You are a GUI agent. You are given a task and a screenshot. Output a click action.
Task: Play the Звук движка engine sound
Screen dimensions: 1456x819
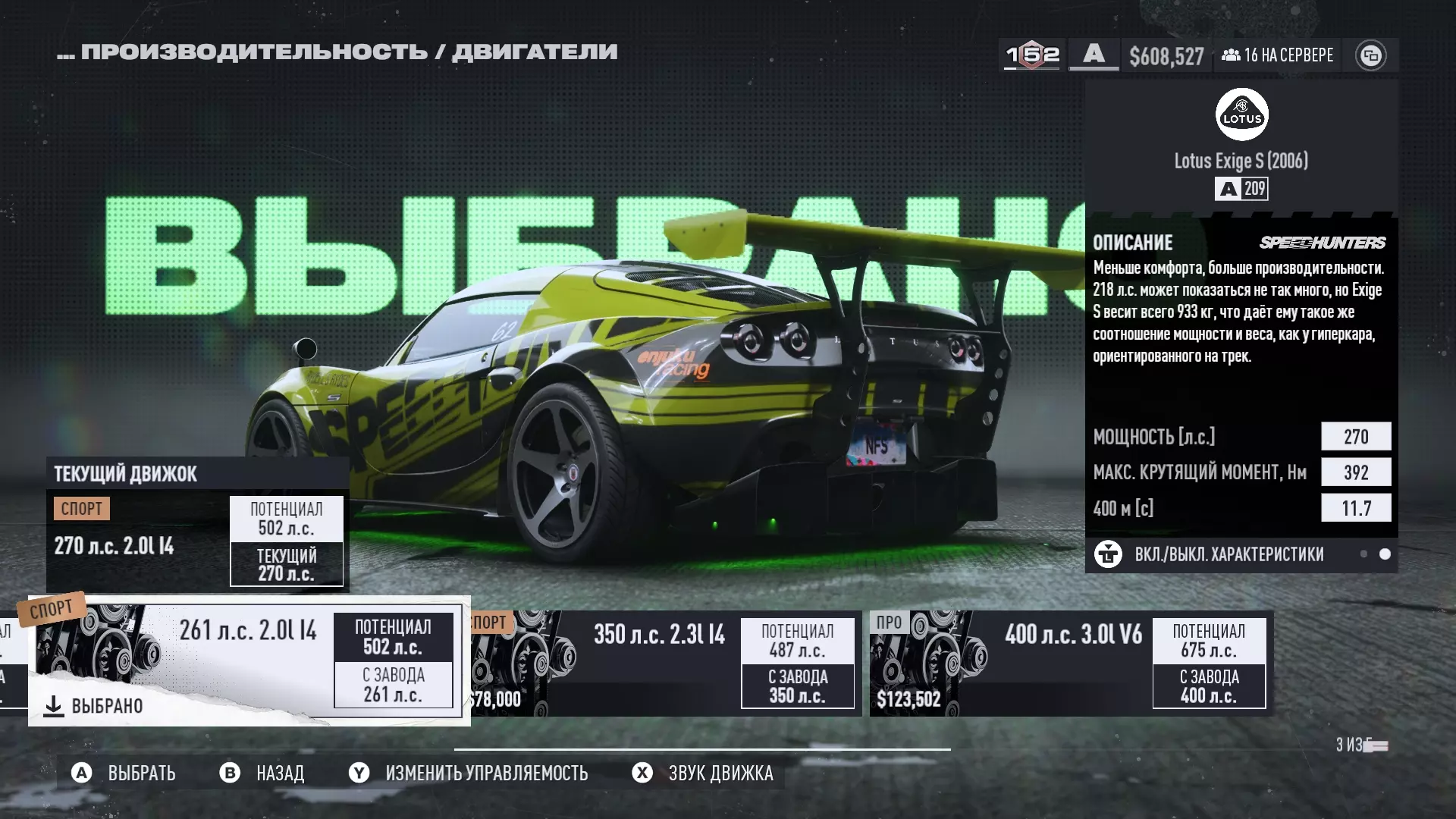point(703,773)
